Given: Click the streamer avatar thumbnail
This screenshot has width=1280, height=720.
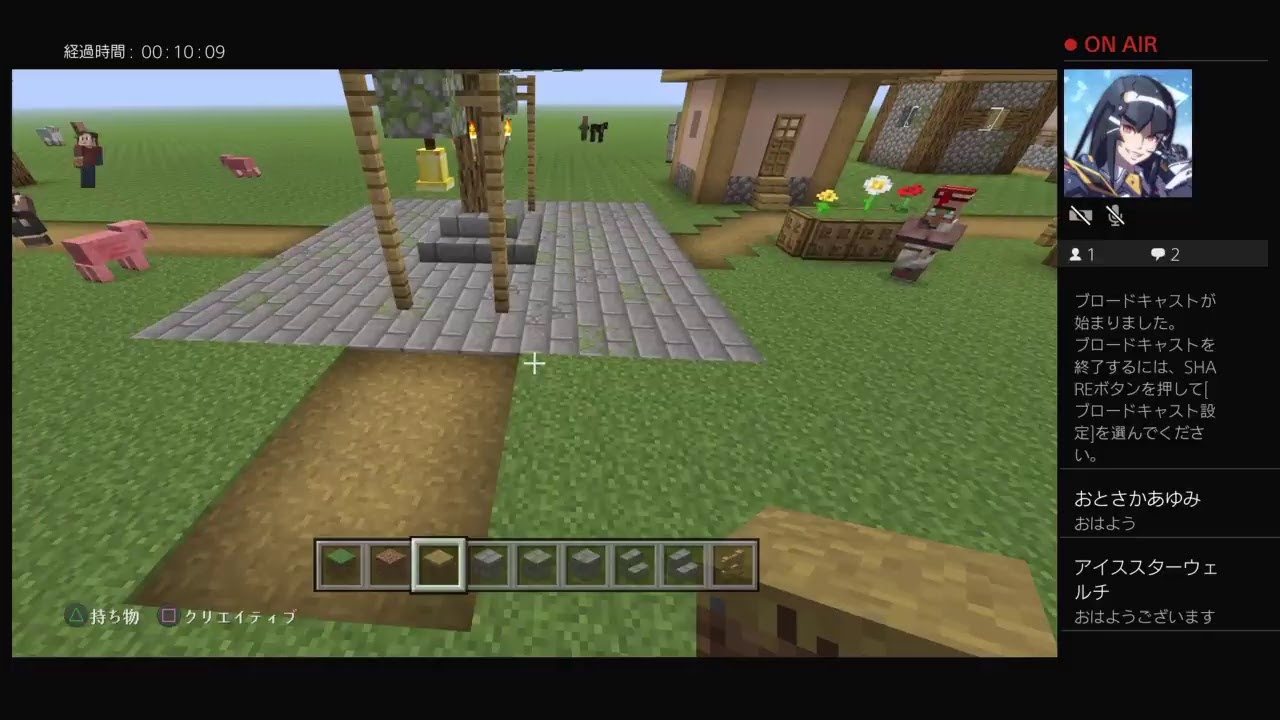Looking at the screenshot, I should coord(1128,133).
